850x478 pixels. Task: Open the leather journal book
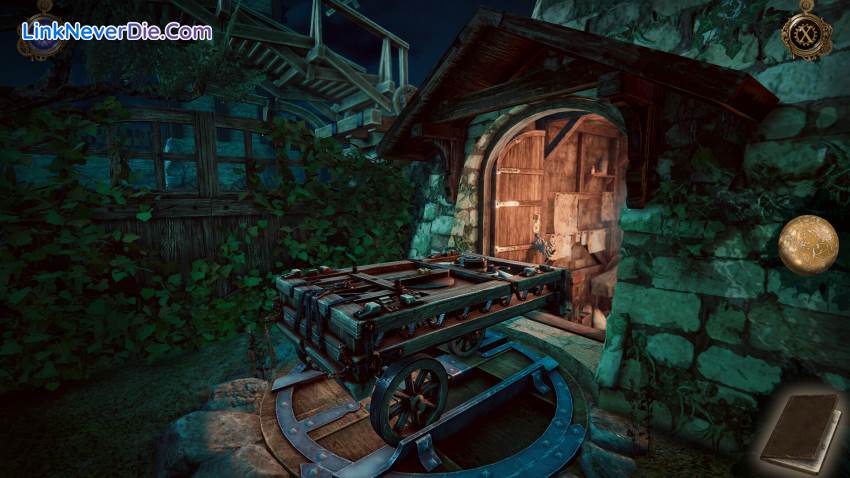[800, 430]
